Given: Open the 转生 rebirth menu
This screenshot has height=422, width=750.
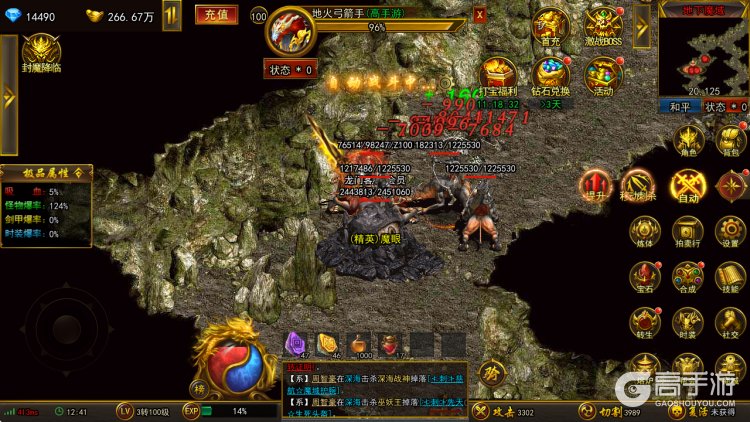Looking at the screenshot, I should tap(644, 321).
